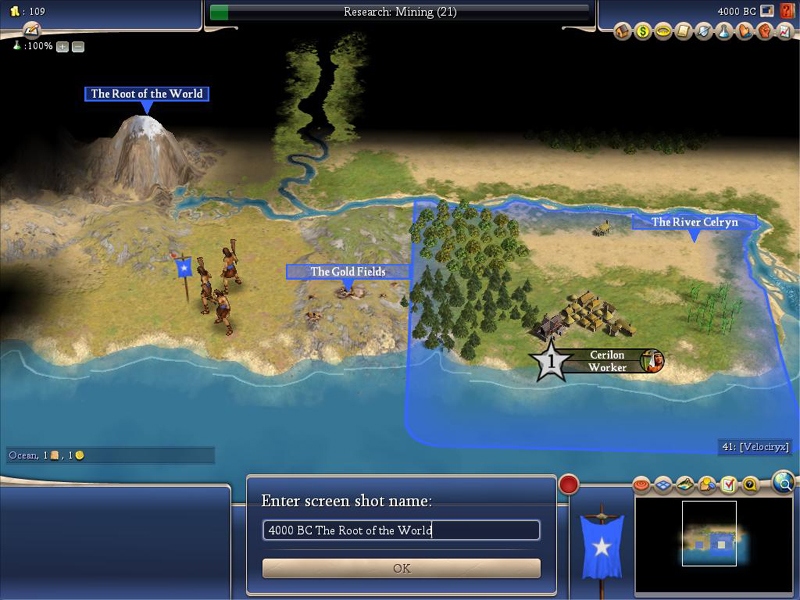
Task: Open the military advisor sword-and-shield icon
Action: [704, 32]
